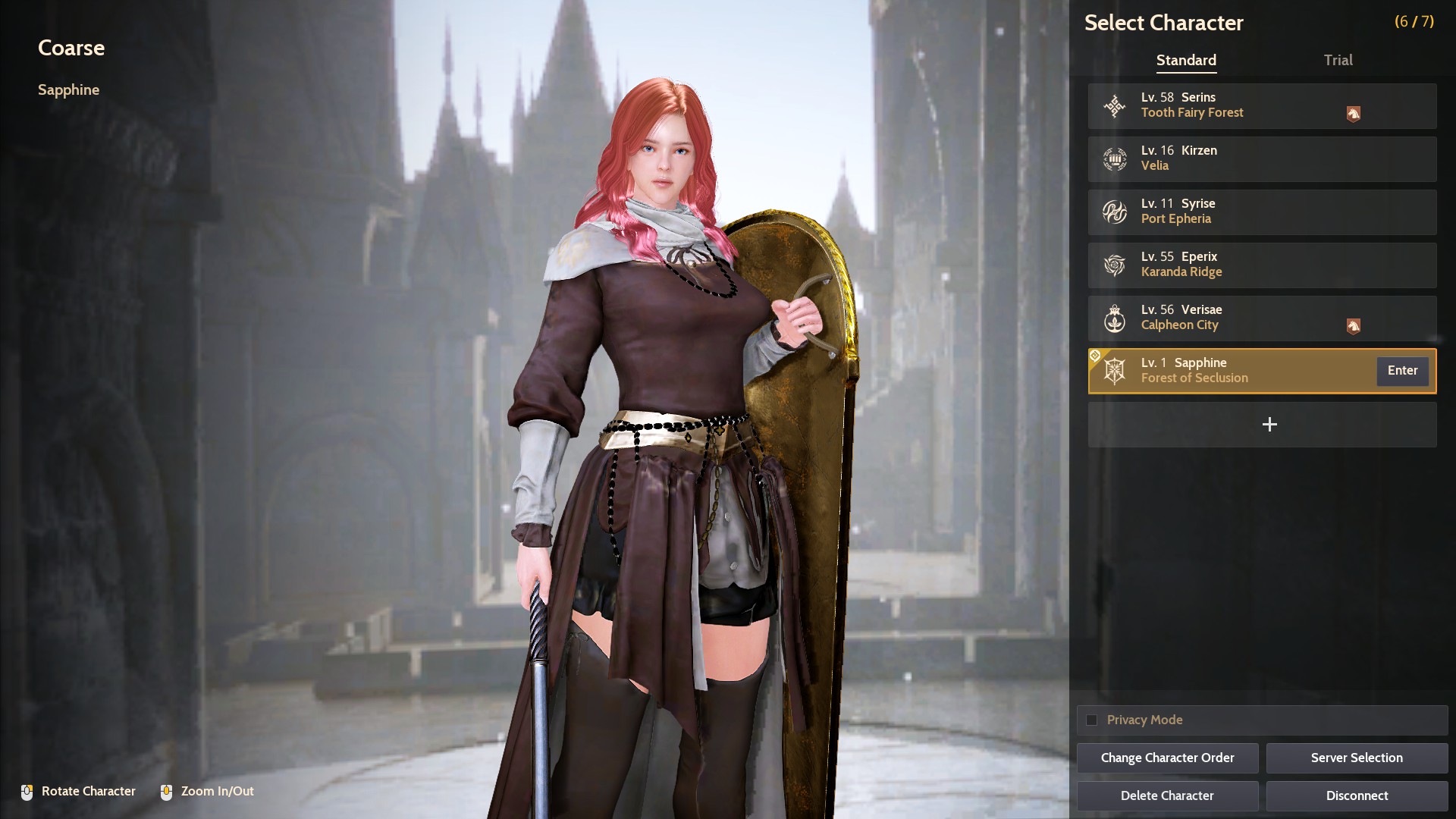Click the Disconnect button
This screenshot has height=819, width=1456.
point(1356,795)
